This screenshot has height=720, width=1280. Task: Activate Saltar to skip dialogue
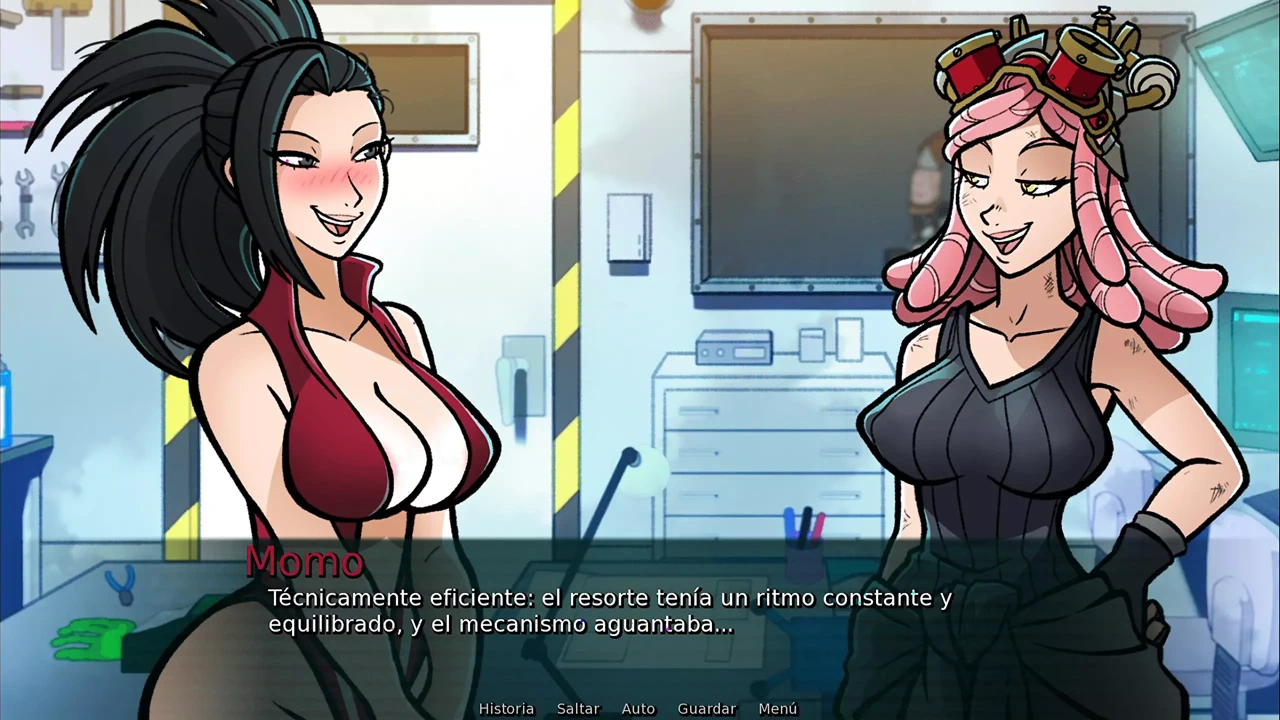578,708
